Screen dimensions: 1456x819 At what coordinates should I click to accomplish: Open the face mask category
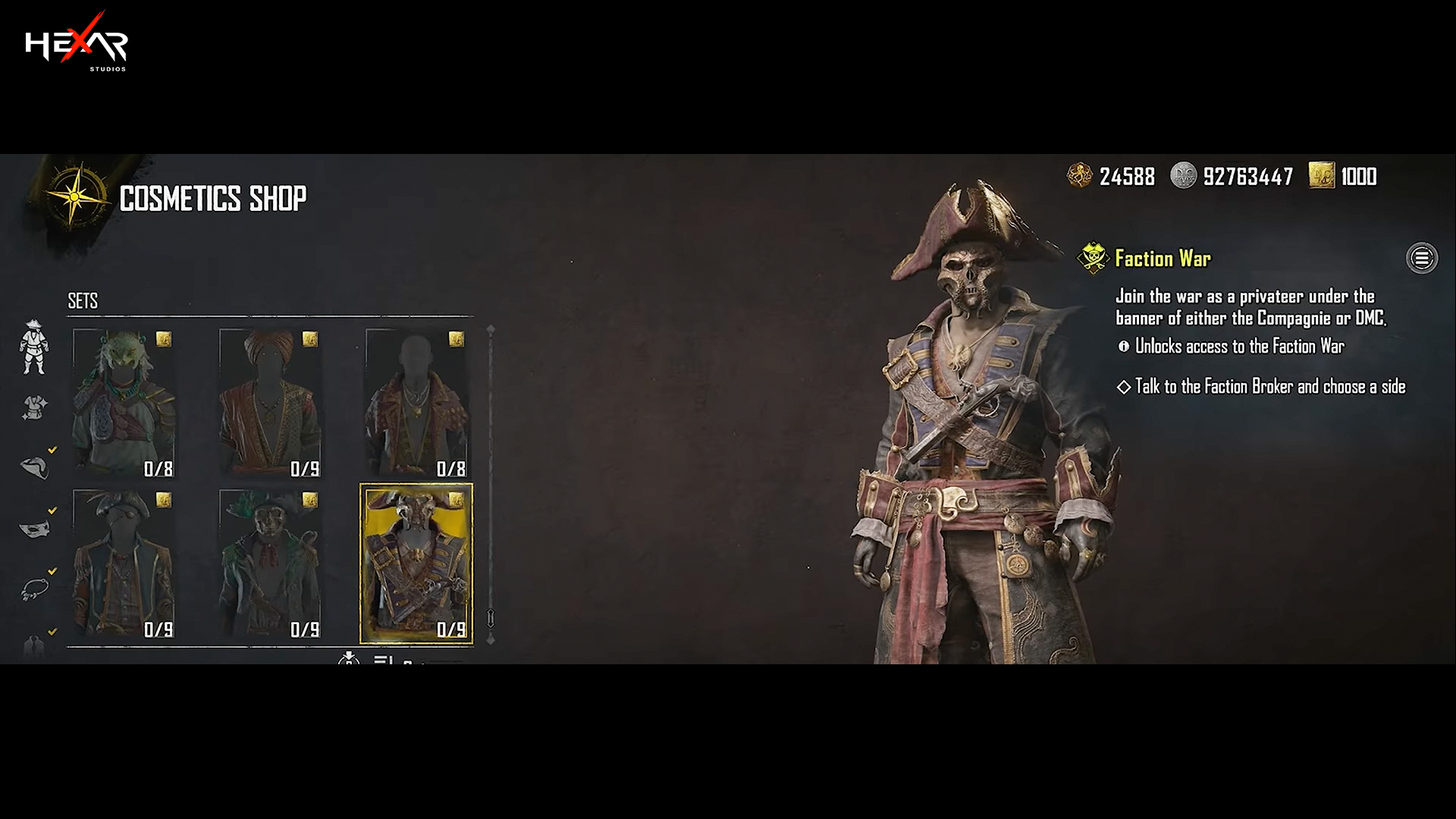click(x=34, y=528)
